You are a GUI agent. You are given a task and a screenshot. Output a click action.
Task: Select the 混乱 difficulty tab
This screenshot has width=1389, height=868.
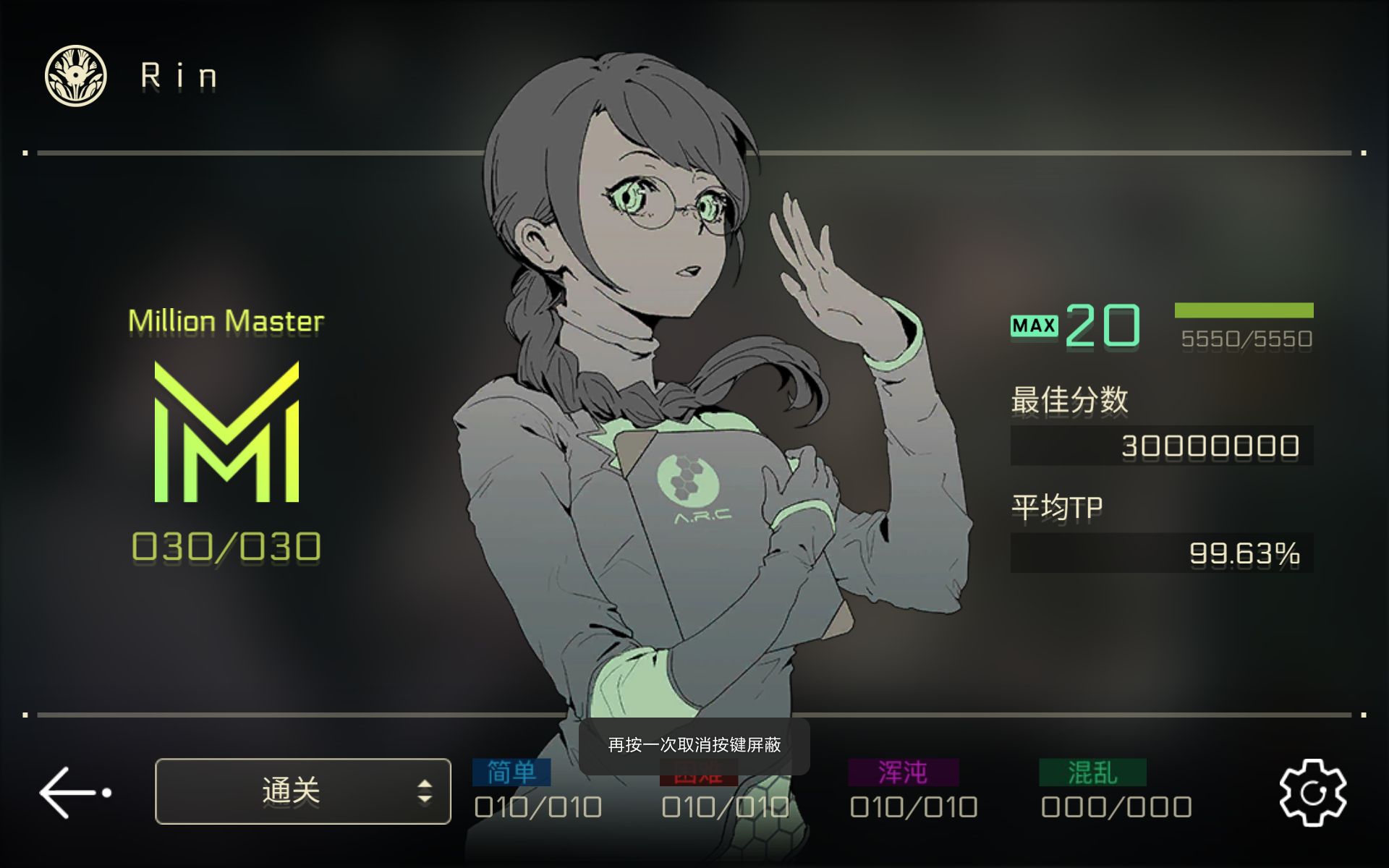pyautogui.click(x=1092, y=772)
